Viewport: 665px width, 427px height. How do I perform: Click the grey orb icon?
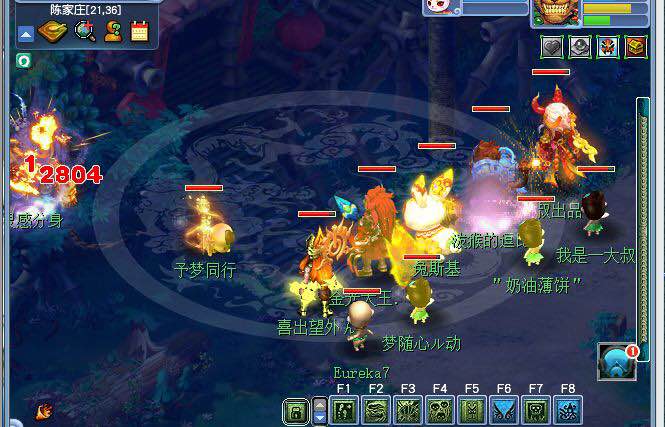[580, 47]
